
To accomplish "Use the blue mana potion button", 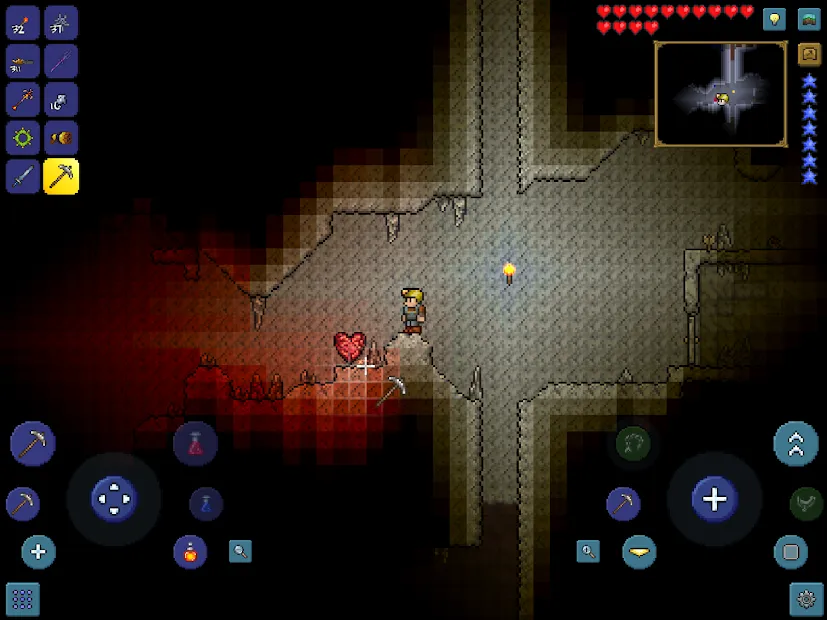I will (x=206, y=503).
